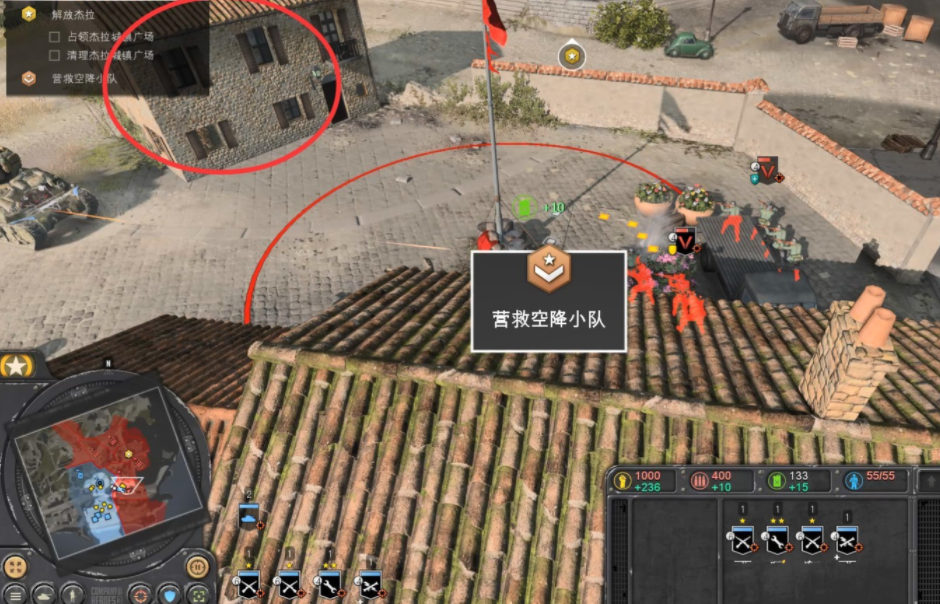The height and width of the screenshot is (604, 940).
Task: Click the pause button beside the minimap
Action: pyautogui.click(x=199, y=567)
